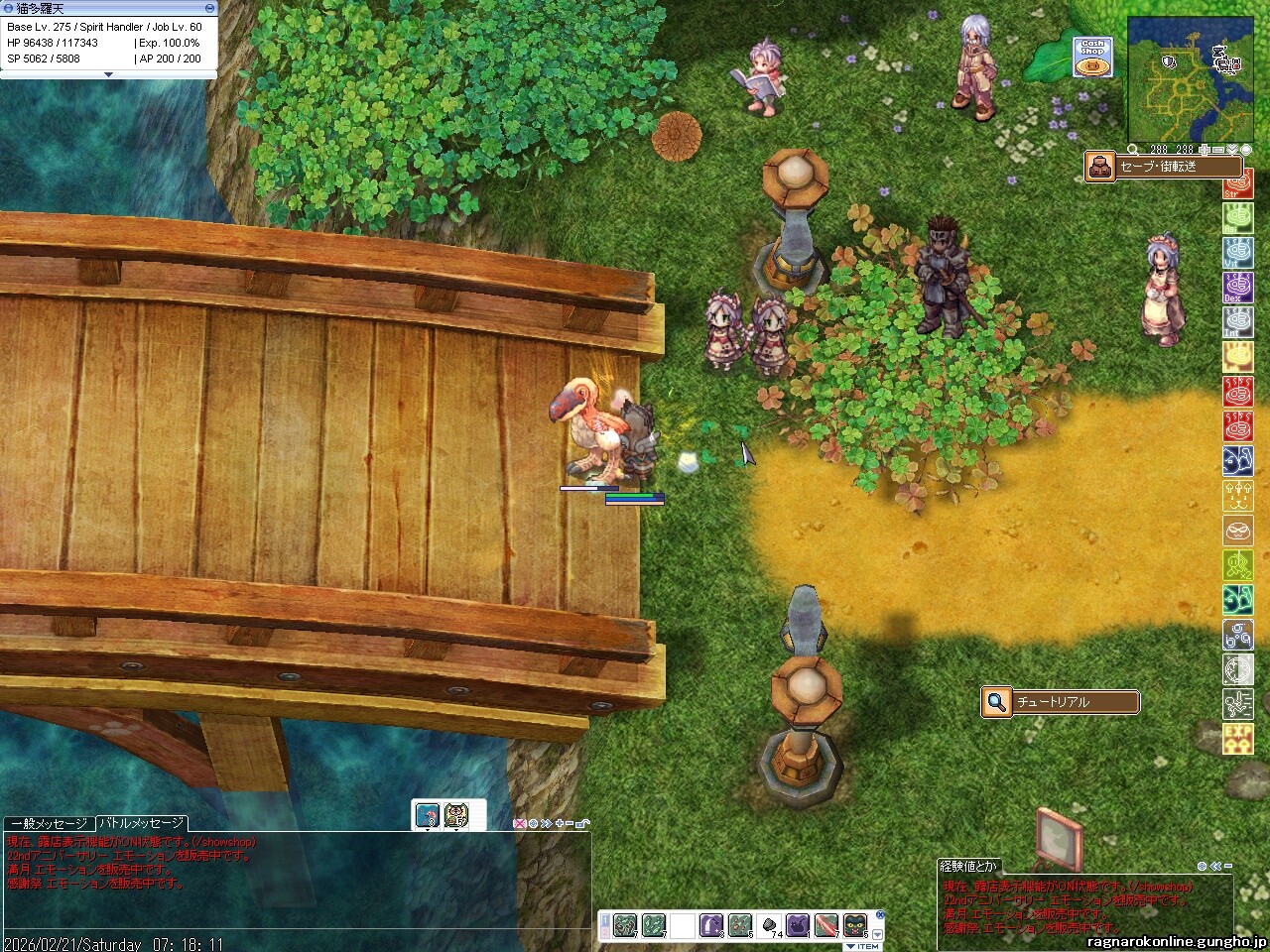
Task: Switch to the 一般メッセージ chat tab
Action: point(48,824)
